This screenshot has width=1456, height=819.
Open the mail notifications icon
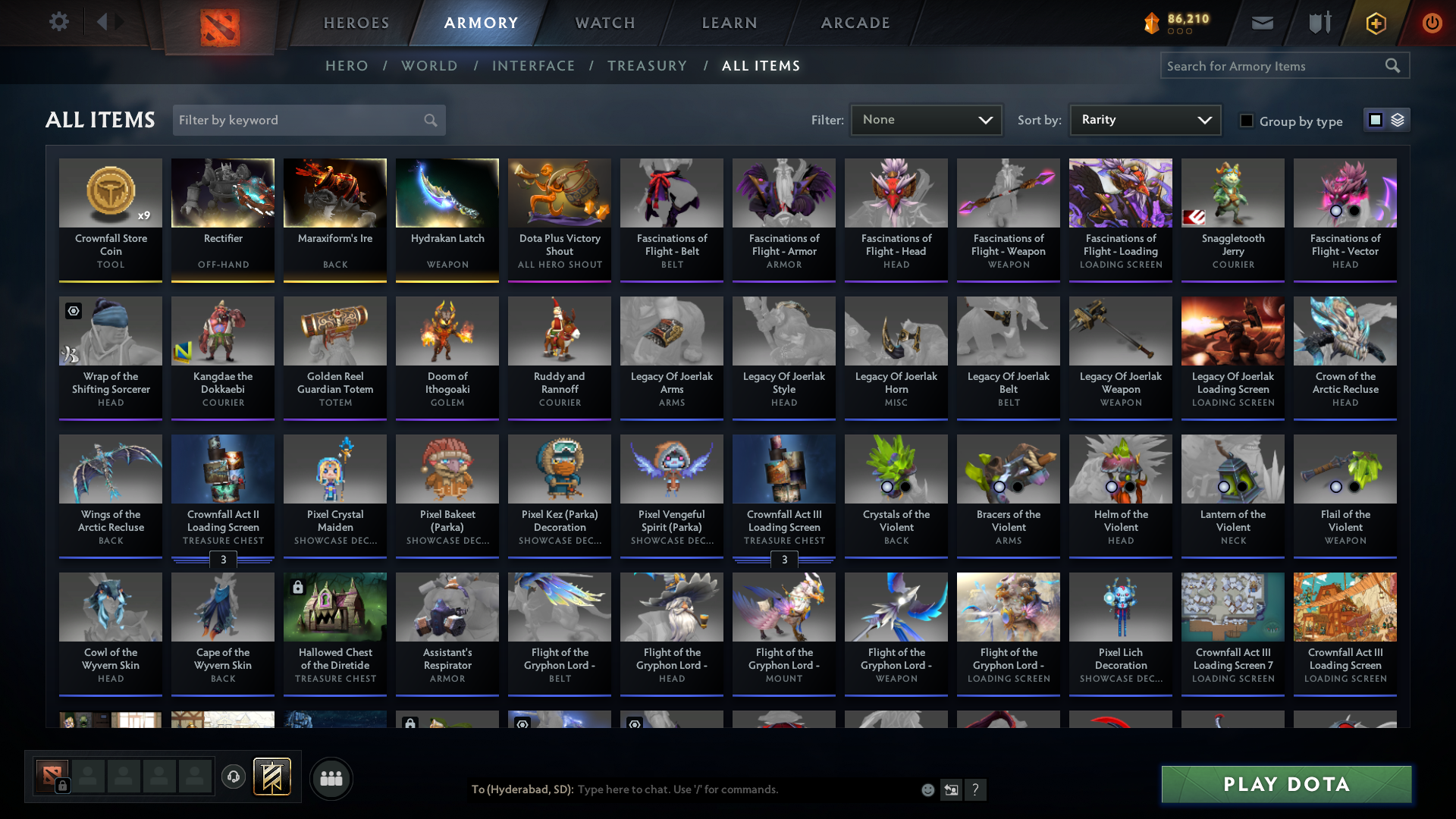pos(1262,23)
